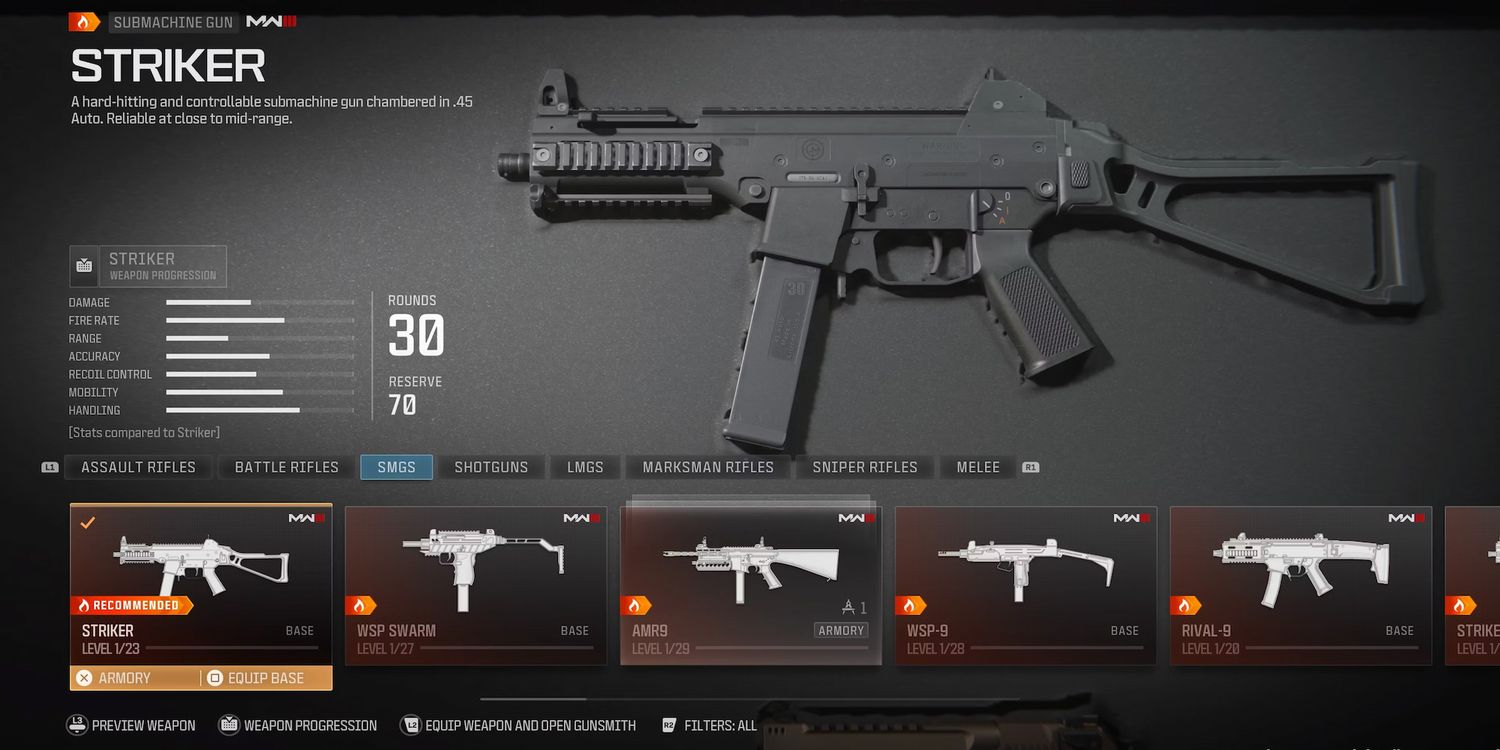Select the SMGs tab
This screenshot has width=1500, height=750.
tap(396, 467)
